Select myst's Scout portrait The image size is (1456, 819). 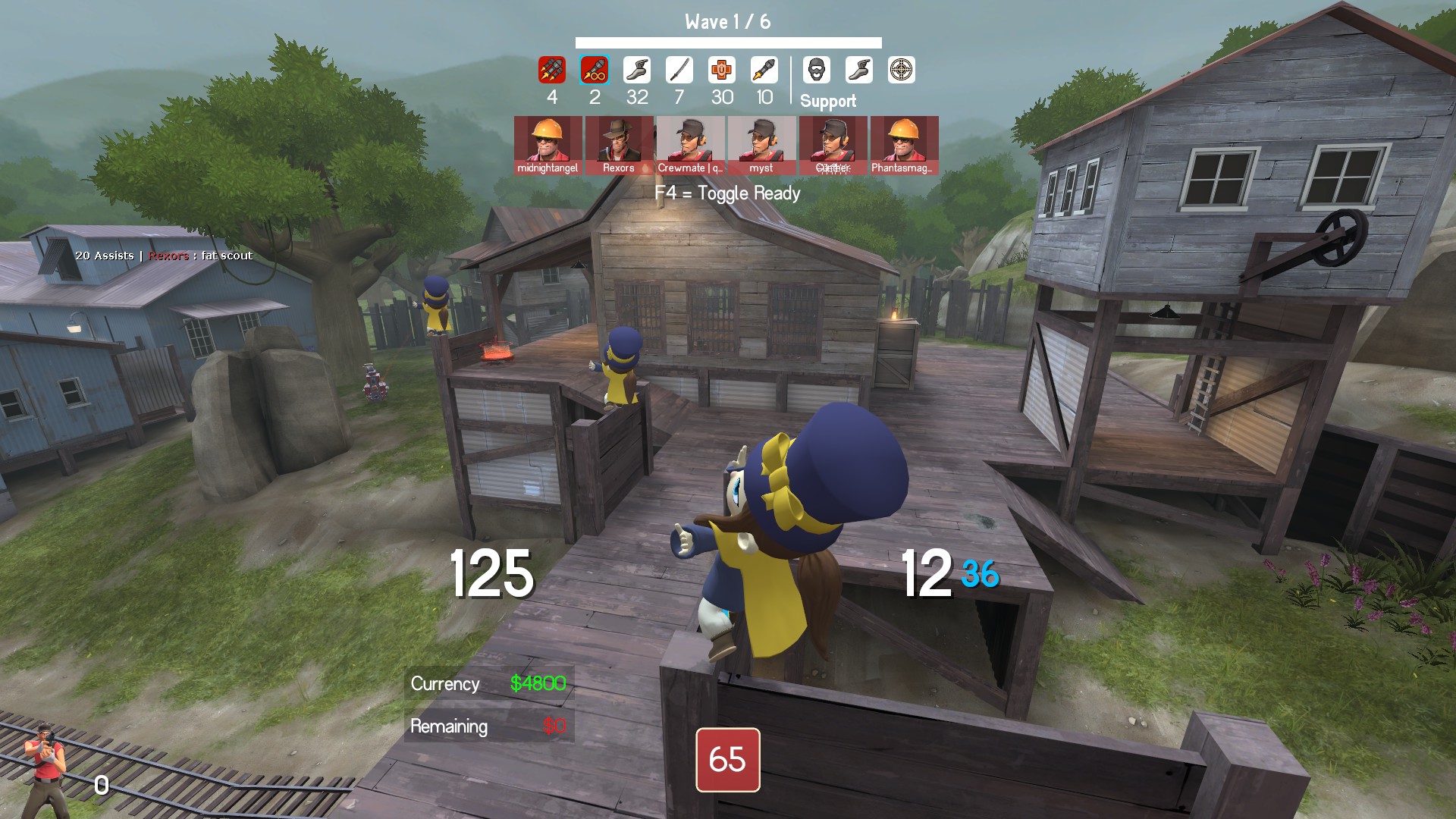(761, 145)
